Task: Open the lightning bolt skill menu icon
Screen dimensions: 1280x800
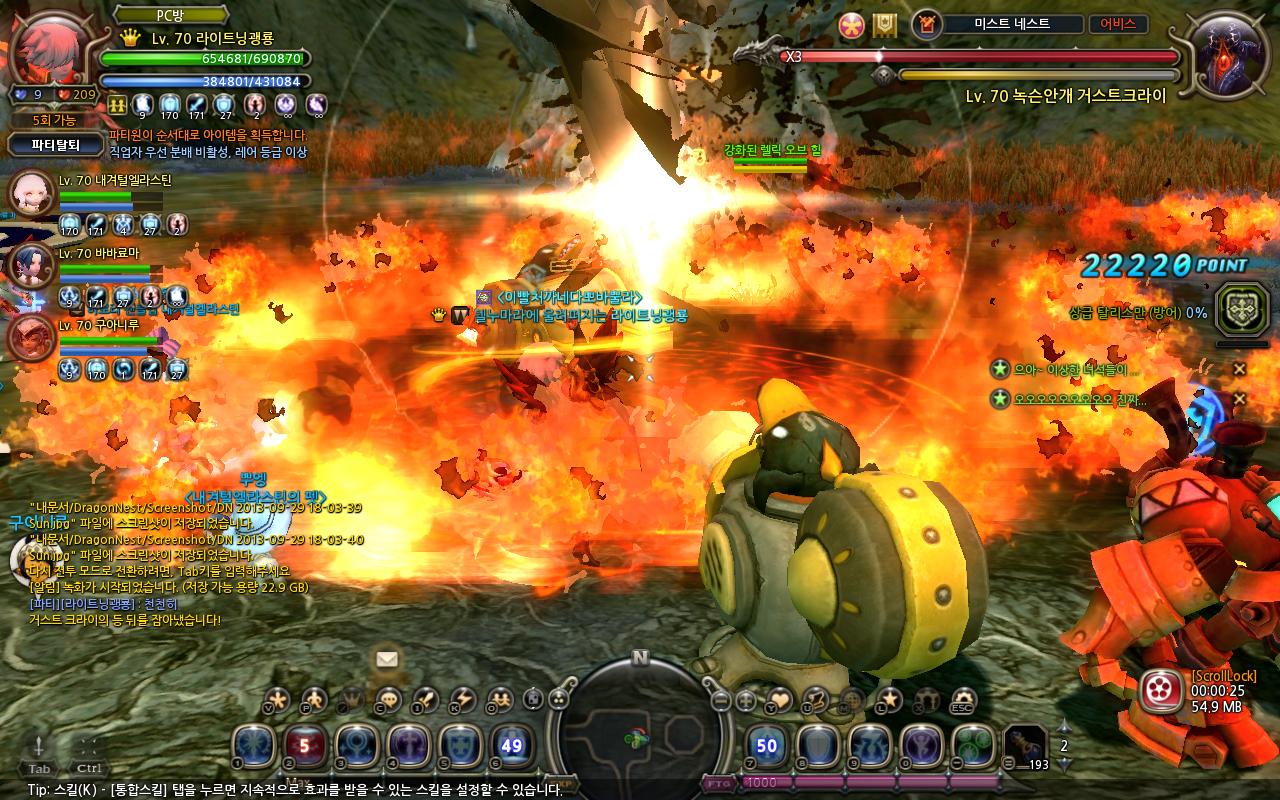Action: point(462,700)
